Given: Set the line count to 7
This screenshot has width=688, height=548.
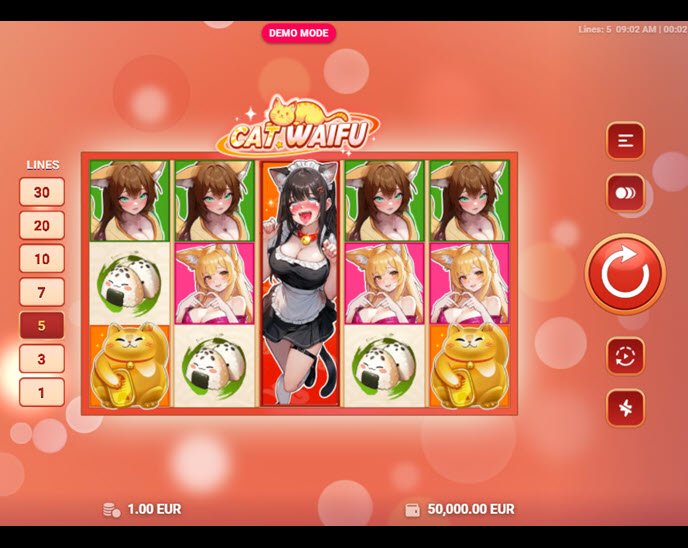Looking at the screenshot, I should tap(42, 292).
